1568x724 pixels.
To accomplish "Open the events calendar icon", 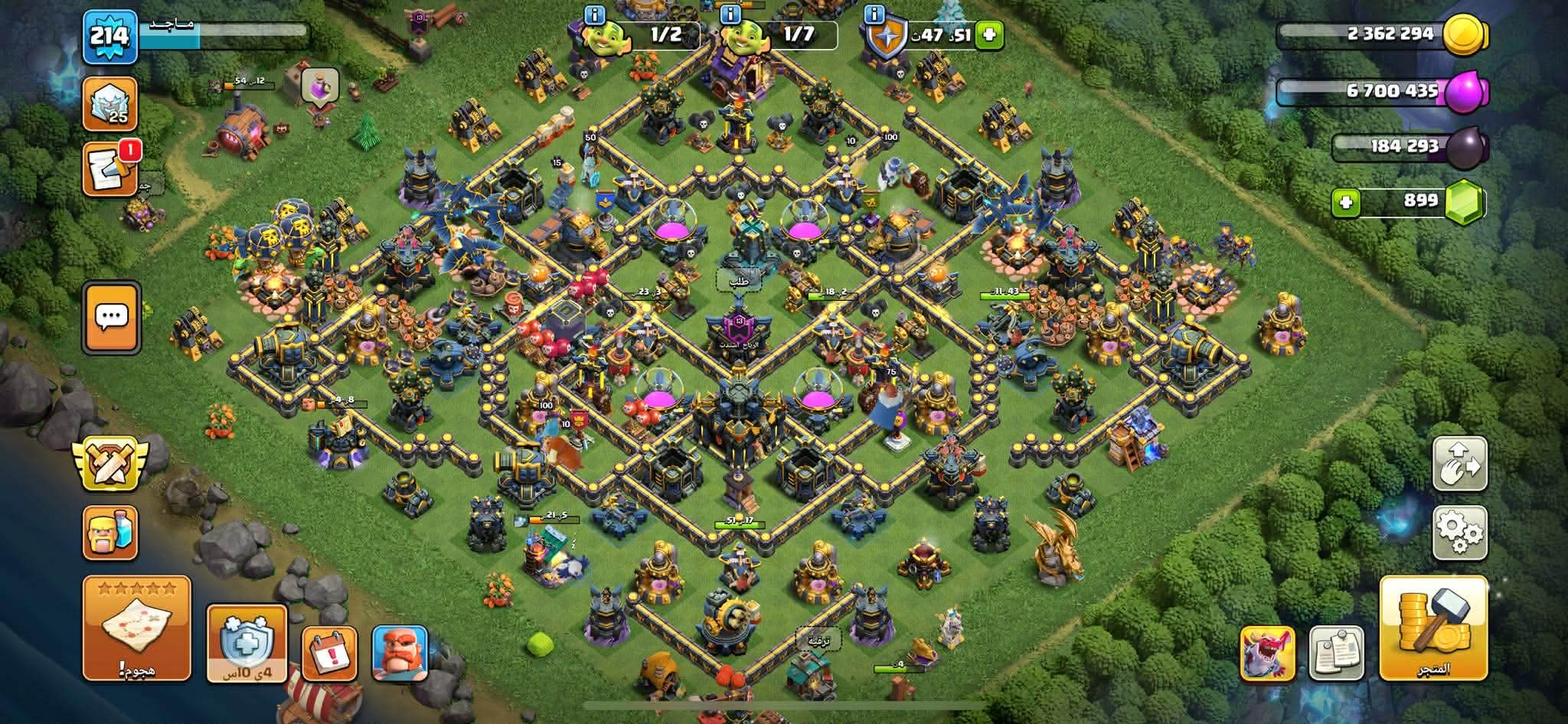I will pyautogui.click(x=329, y=654).
